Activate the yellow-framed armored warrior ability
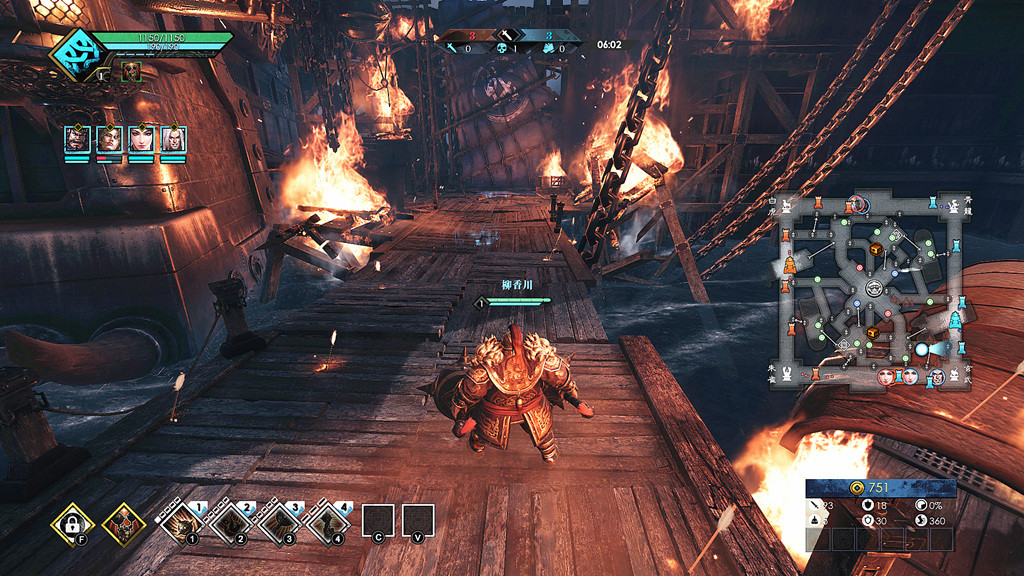Viewport: 1024px width, 576px height. 124,522
